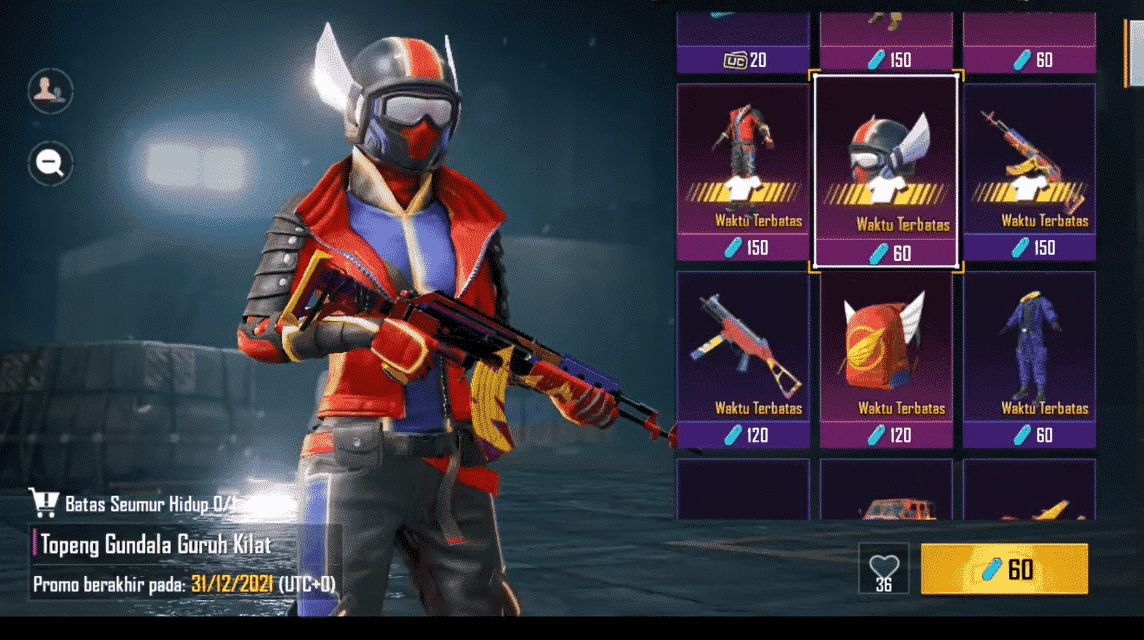The image size is (1144, 640).
Task: Buy the mask with the yellow 60 button
Action: coord(1004,569)
